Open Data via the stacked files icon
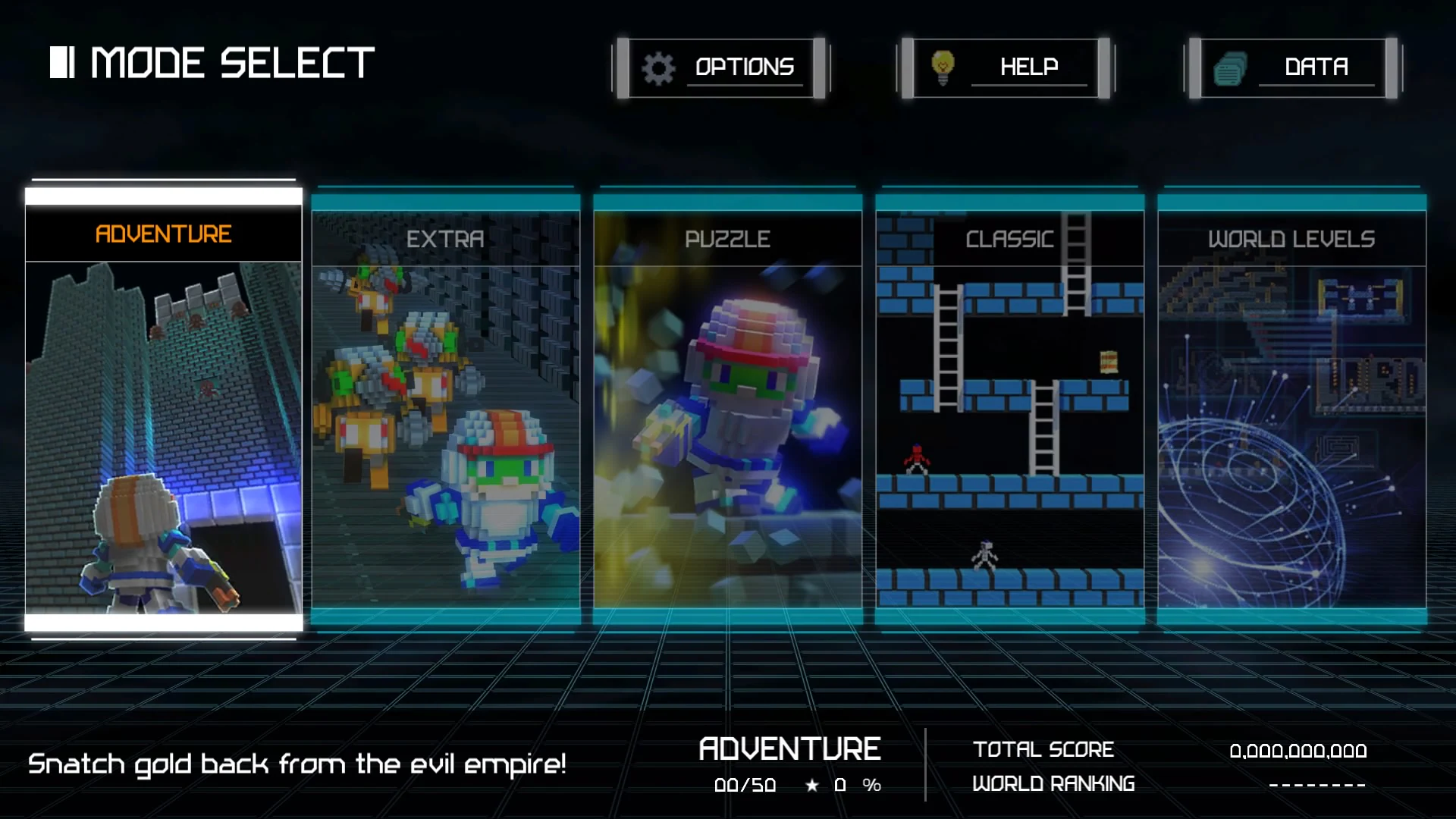Screen dimensions: 1456x819 pos(1231,67)
